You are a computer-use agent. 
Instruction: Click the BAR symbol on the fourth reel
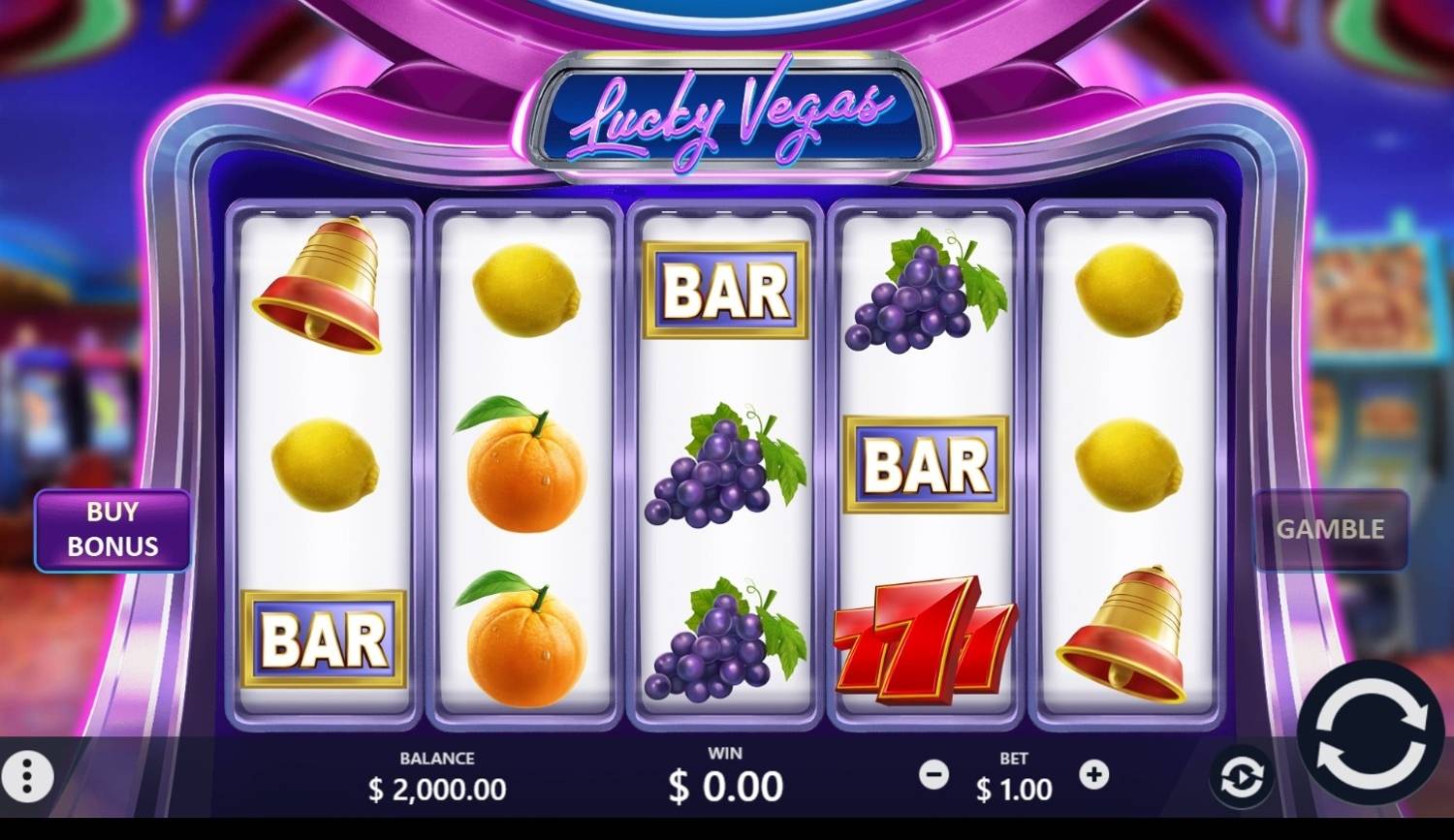coord(924,465)
